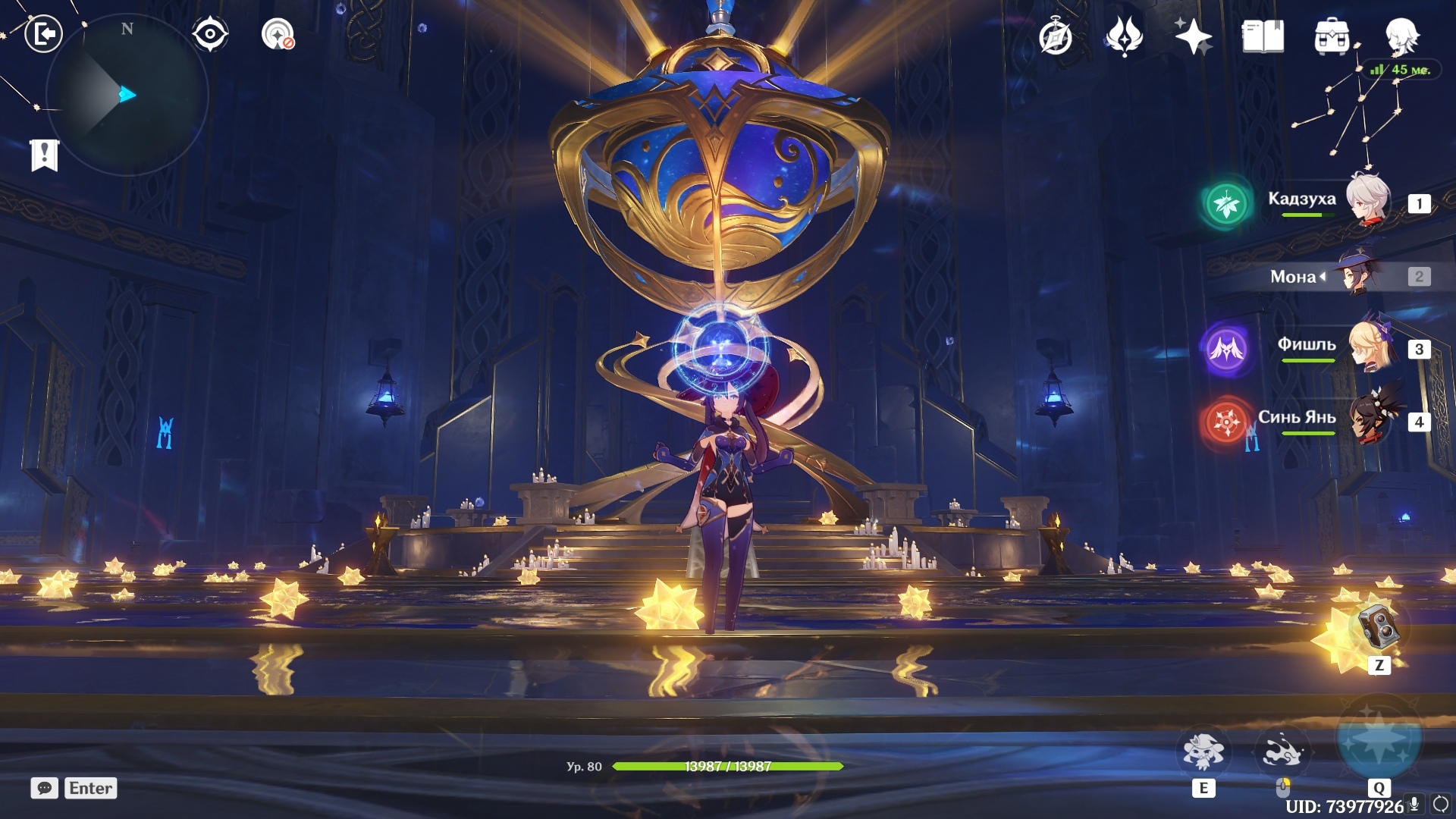1456x819 pixels.
Task: Open the backpack inventory
Action: tap(1332, 36)
